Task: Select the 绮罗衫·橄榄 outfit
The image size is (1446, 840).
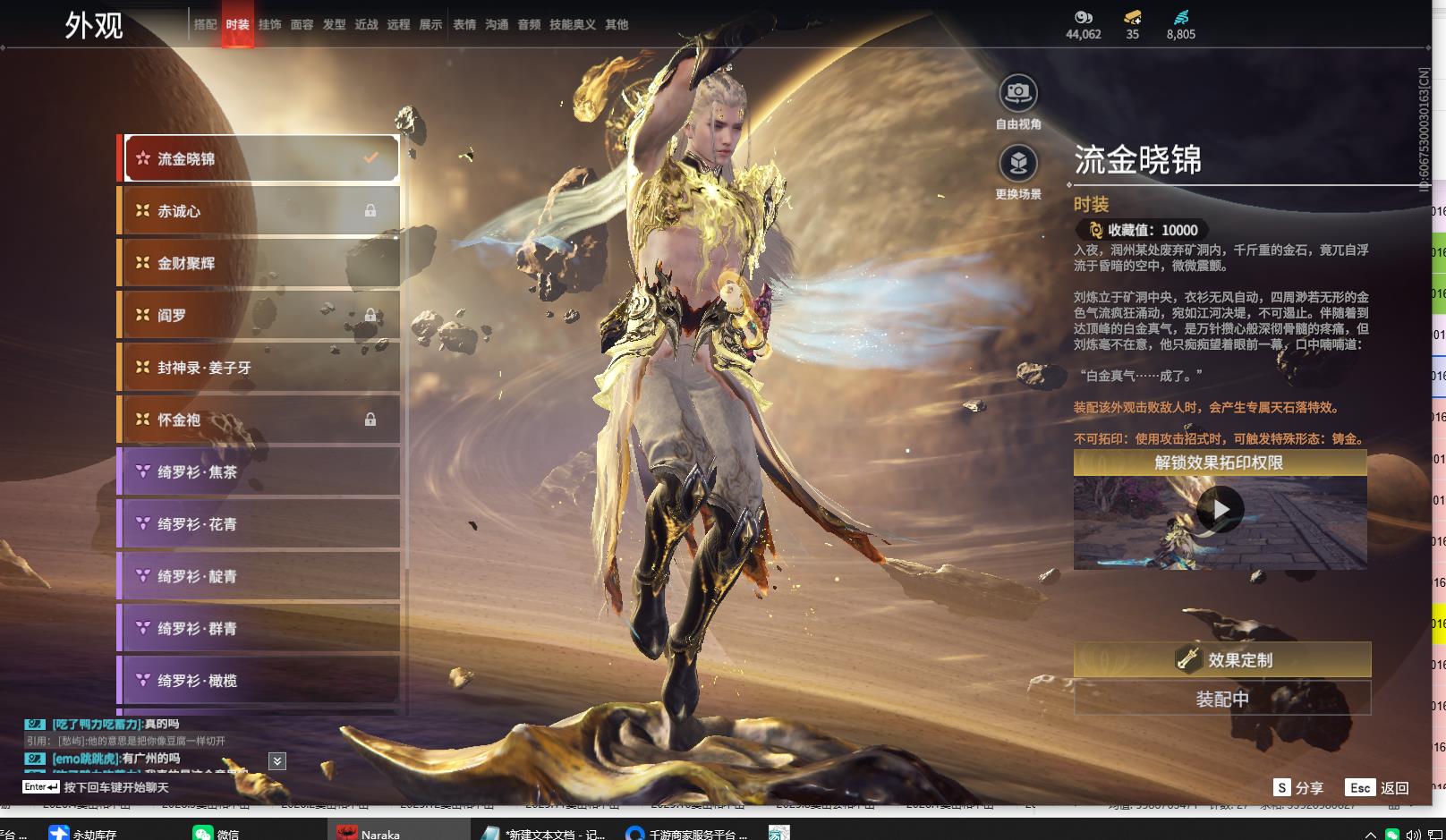Action: click(x=259, y=681)
